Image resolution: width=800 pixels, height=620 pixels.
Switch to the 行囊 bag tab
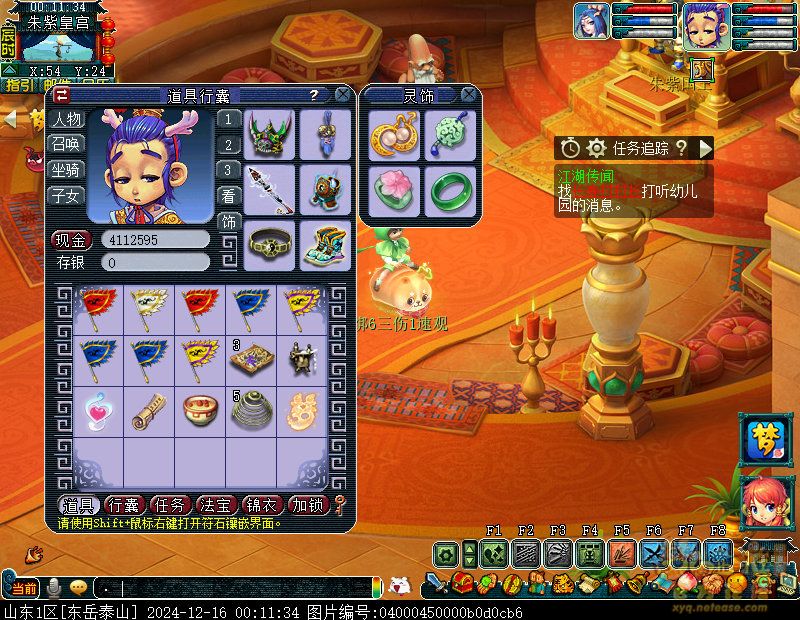(124, 505)
